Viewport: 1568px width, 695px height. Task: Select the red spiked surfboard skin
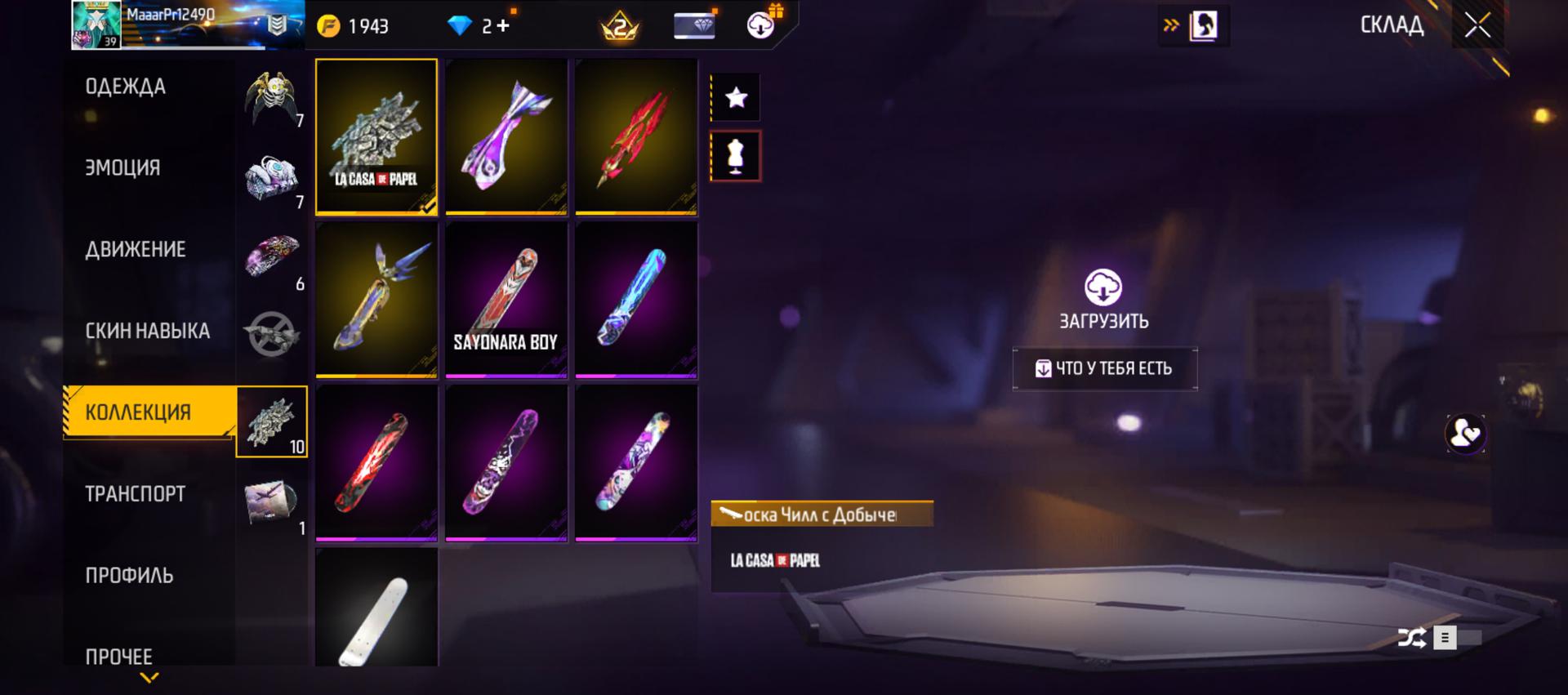point(636,136)
